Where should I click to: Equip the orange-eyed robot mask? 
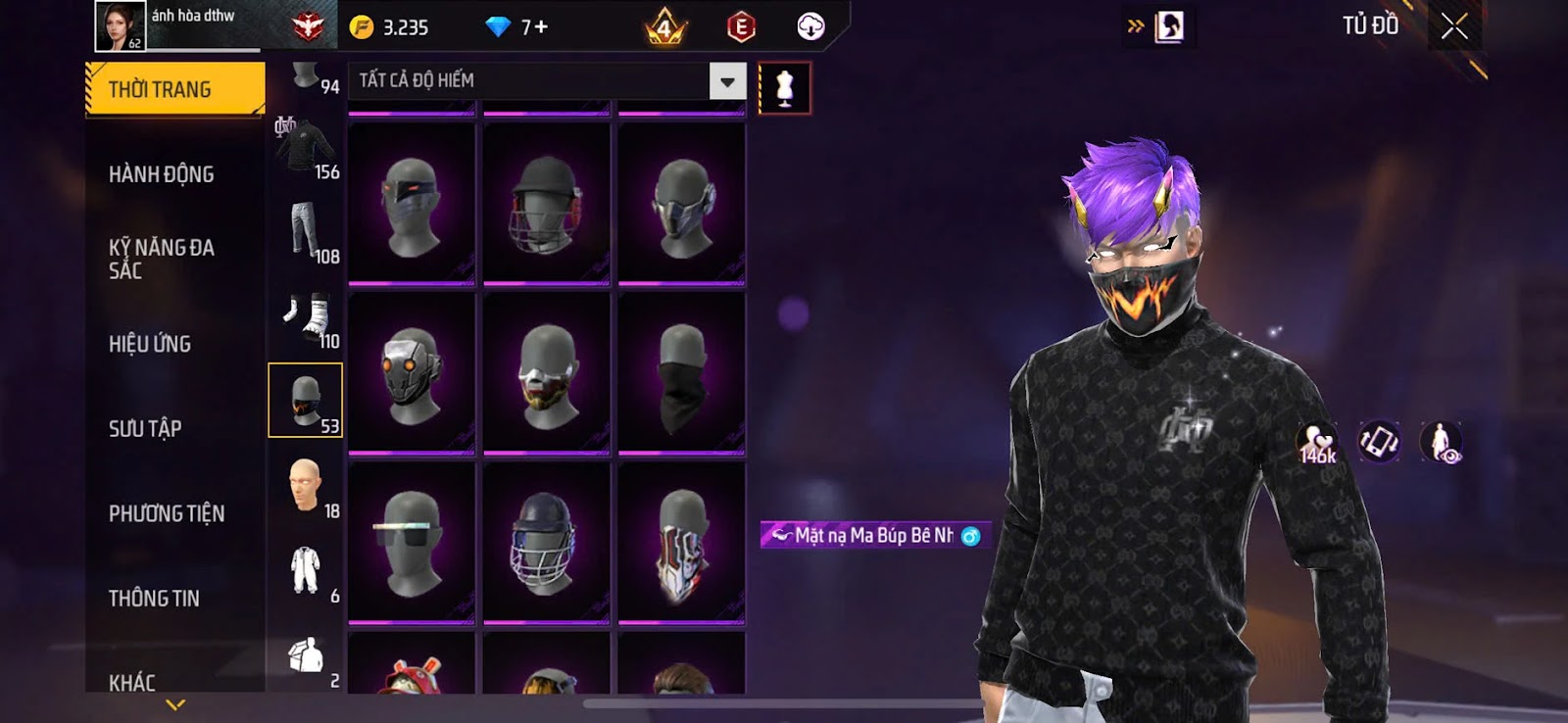412,373
